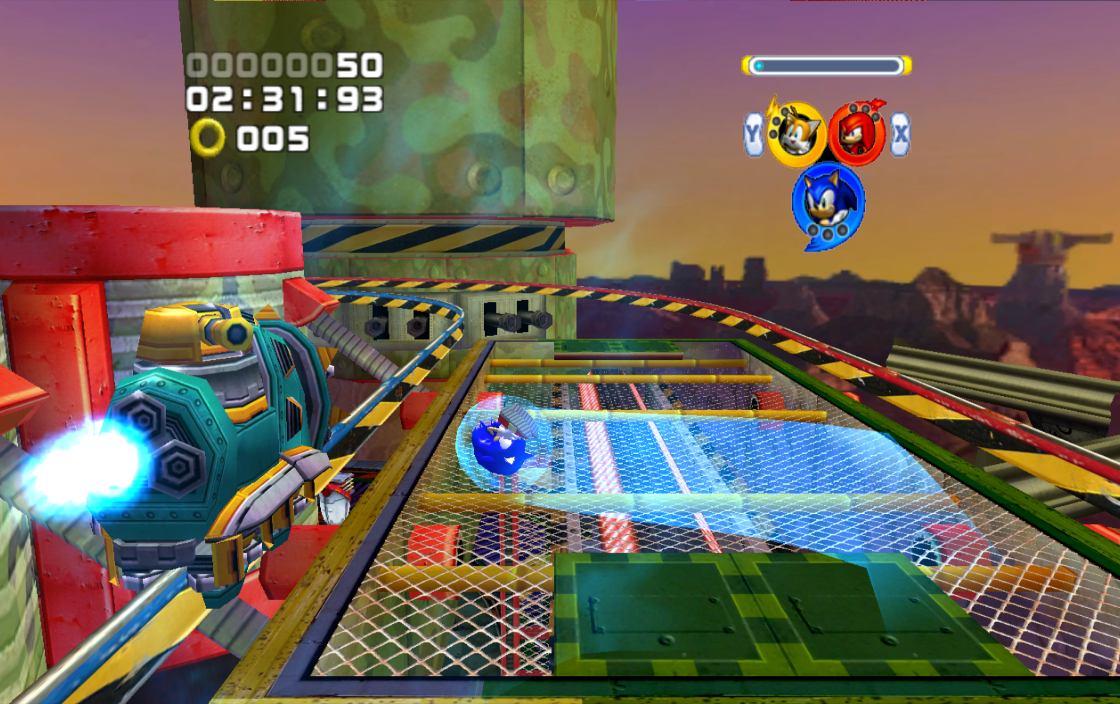Click the Sonic leader icon
This screenshot has width=1120, height=704.
[827, 203]
